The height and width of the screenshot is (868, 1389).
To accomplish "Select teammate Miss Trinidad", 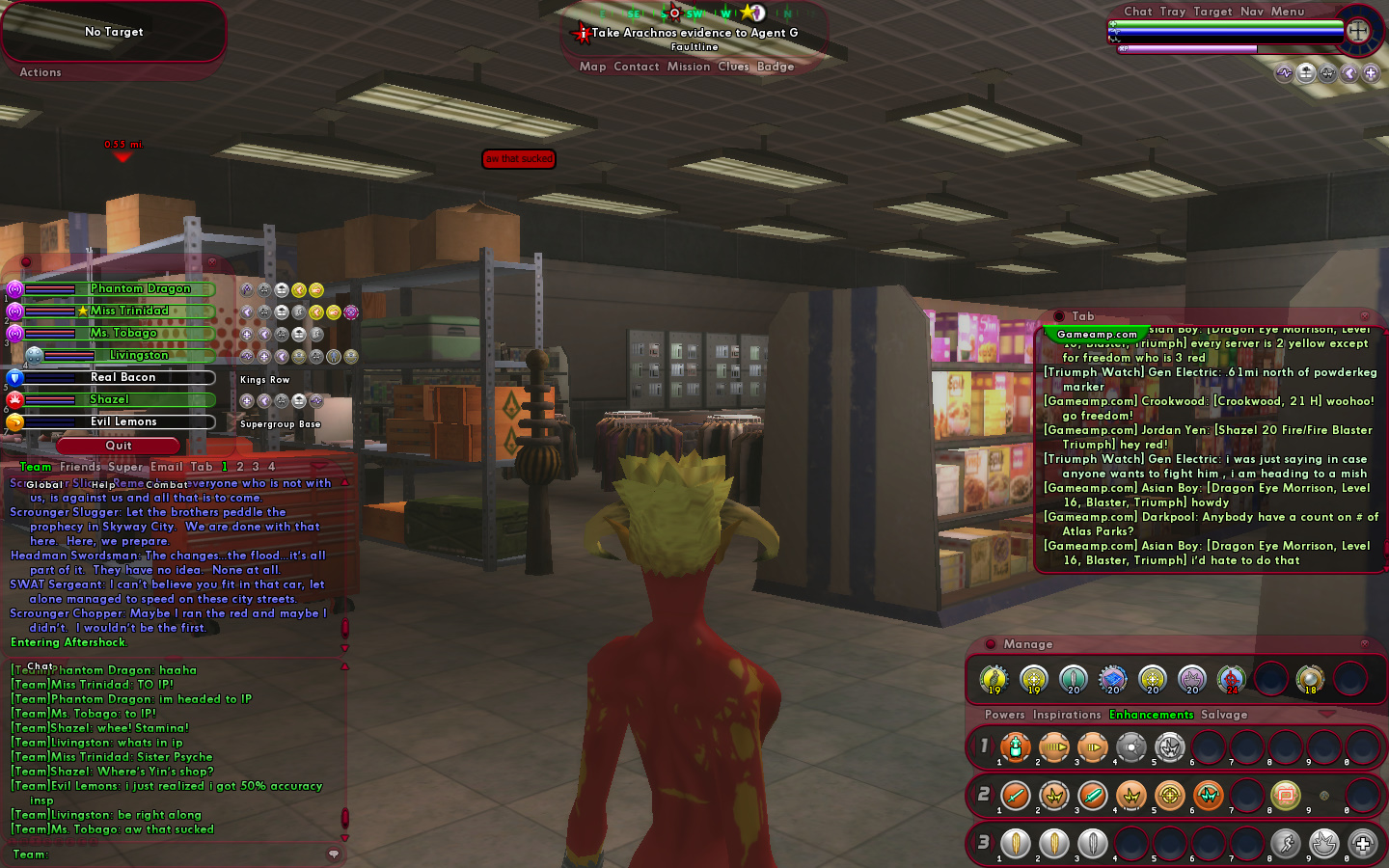I will click(x=129, y=311).
